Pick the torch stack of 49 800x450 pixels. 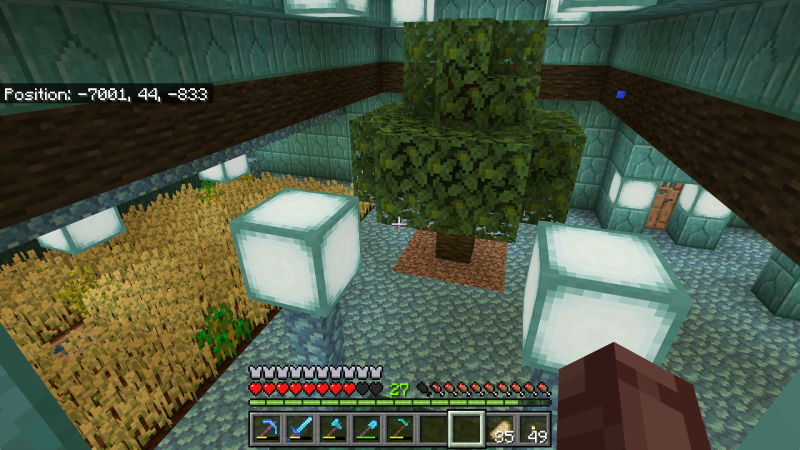click(534, 428)
